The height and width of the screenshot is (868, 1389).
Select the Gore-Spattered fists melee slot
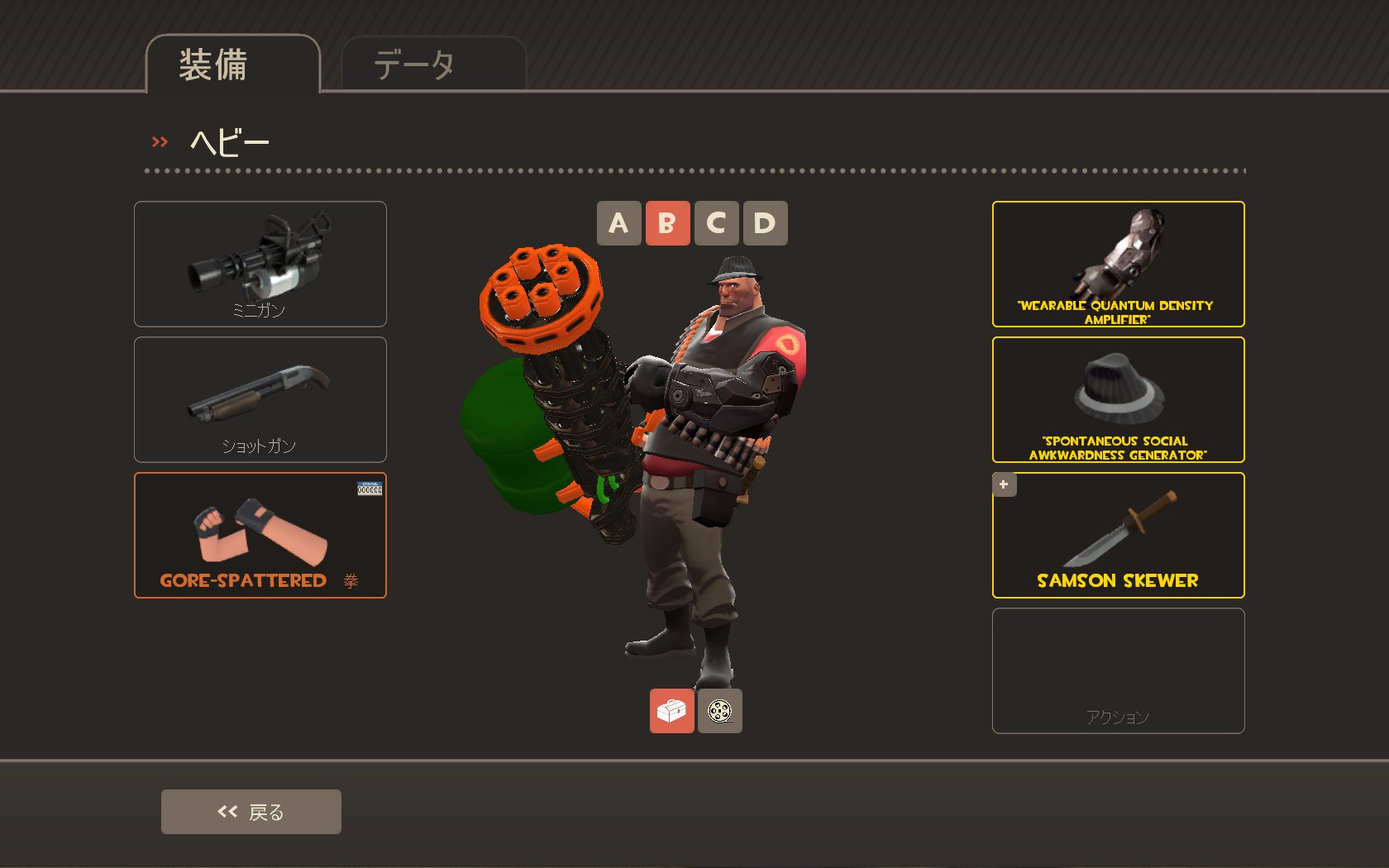260,534
